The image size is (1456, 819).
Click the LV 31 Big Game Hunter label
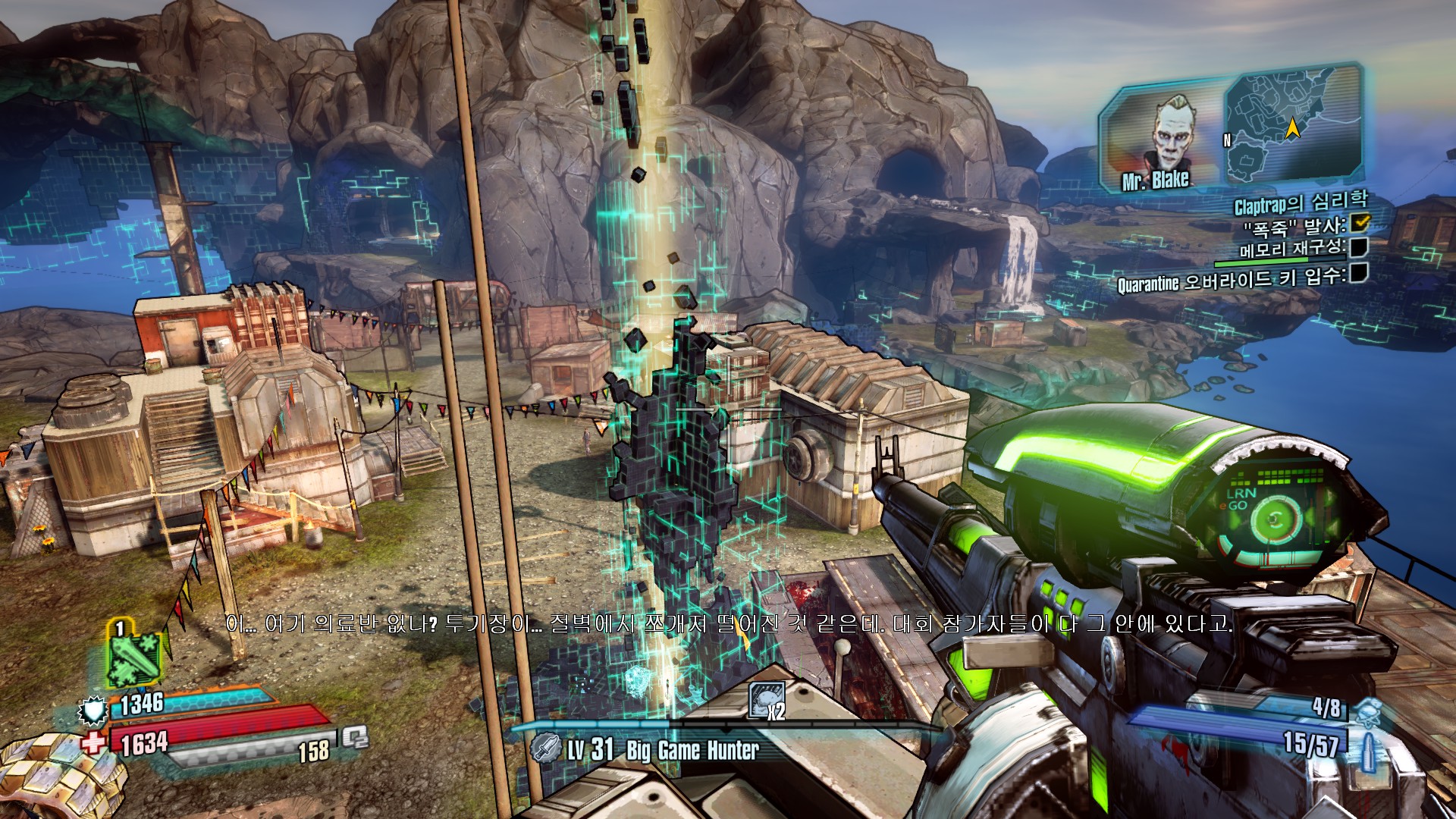661,750
